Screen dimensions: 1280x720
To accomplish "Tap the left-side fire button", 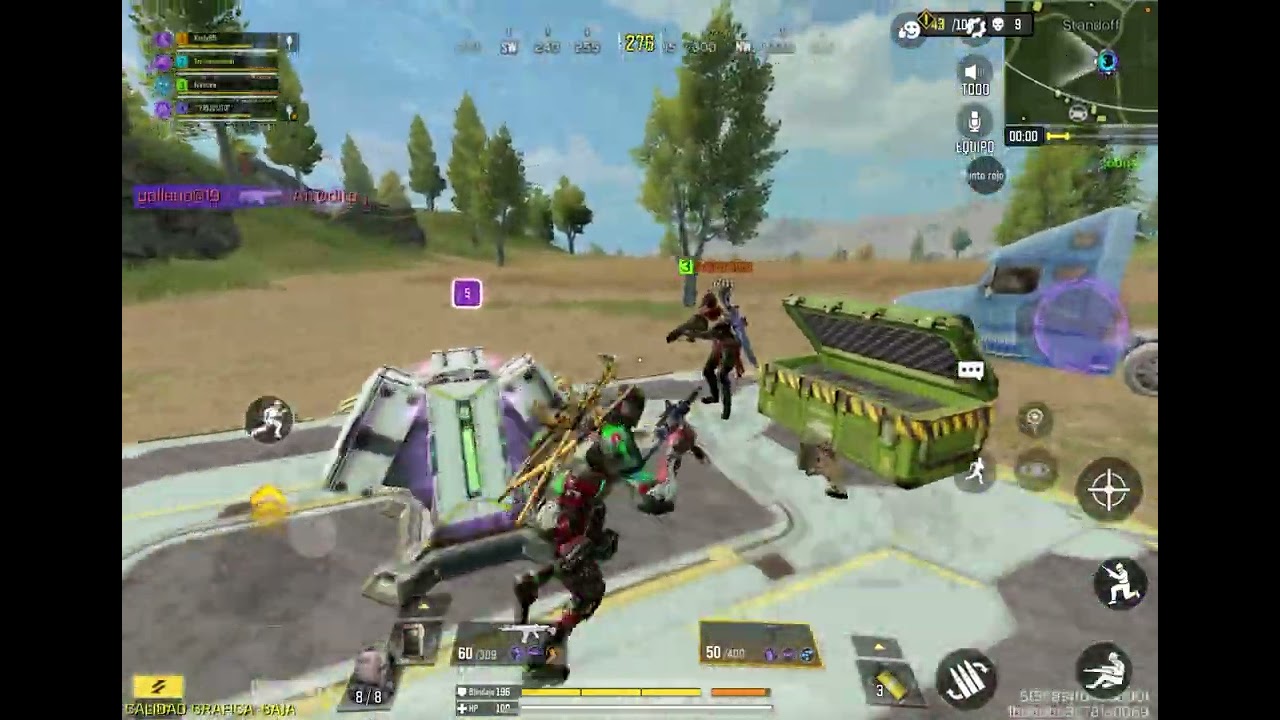I will point(269,420).
